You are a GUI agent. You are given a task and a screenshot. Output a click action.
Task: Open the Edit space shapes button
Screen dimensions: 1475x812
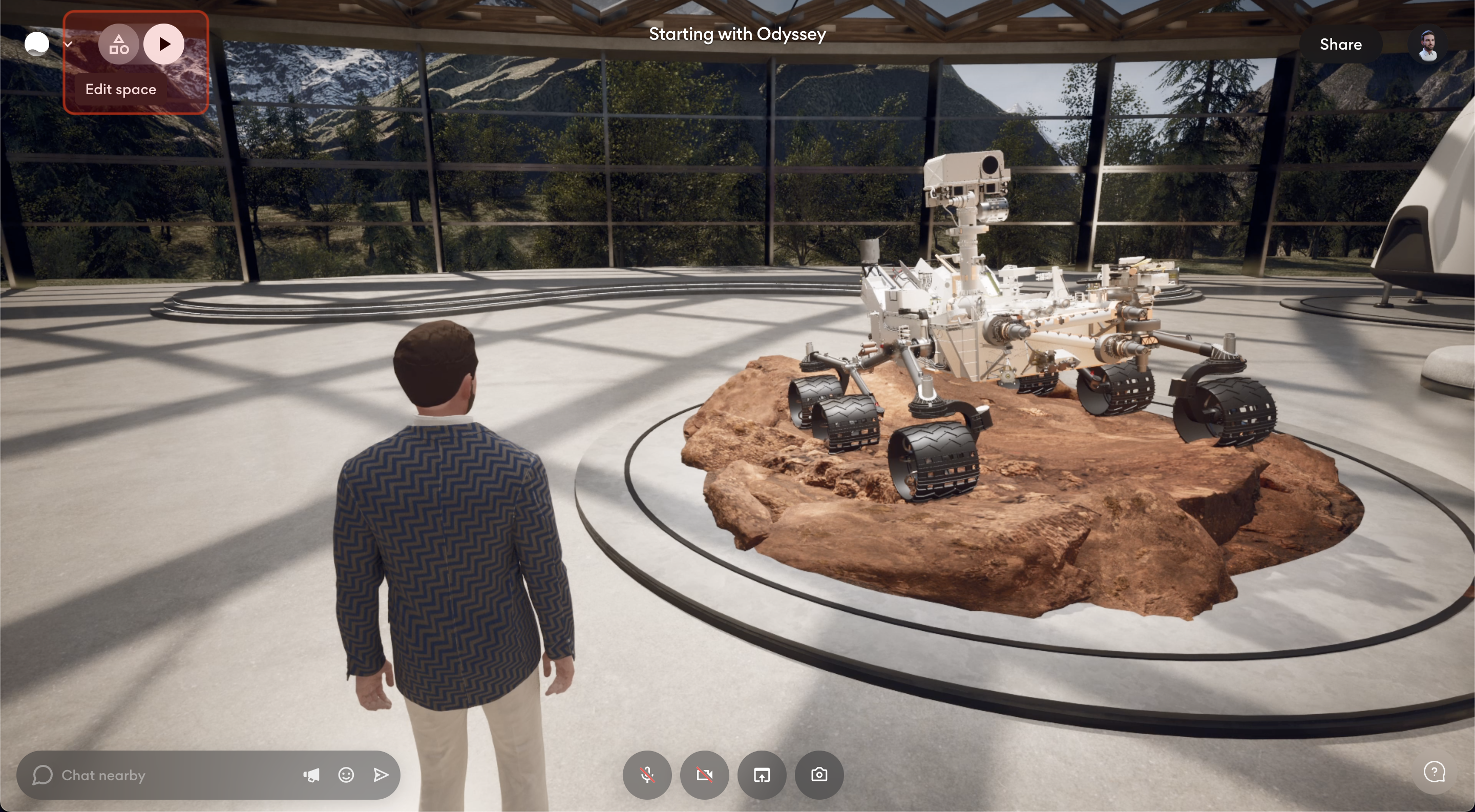[118, 44]
